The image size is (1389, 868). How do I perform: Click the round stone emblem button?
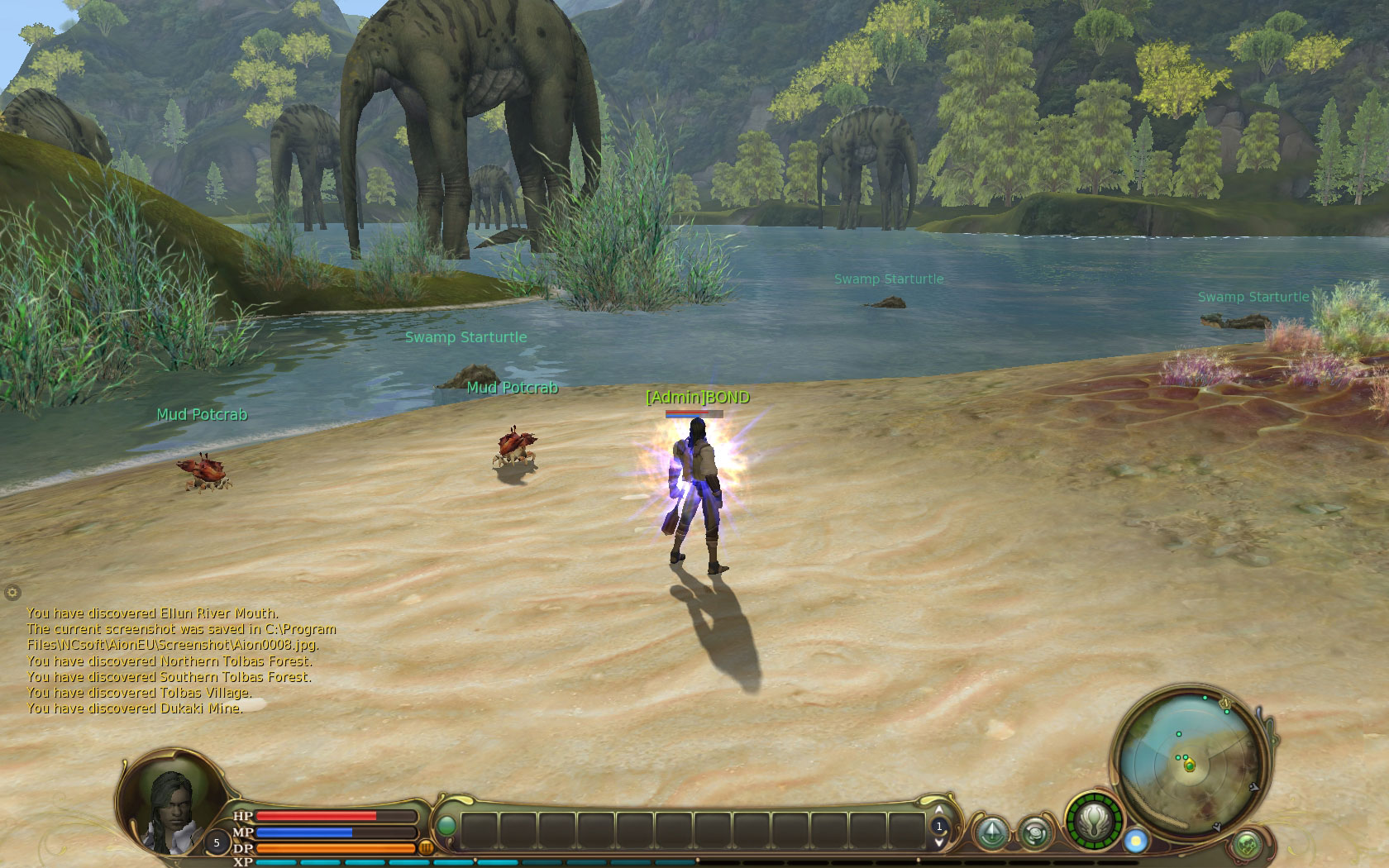pos(1035,832)
